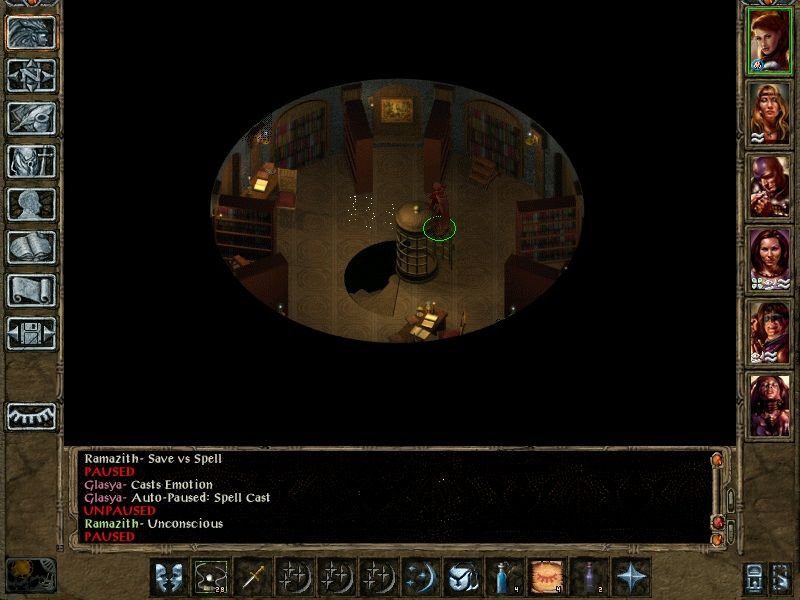Return to game with the dragon head button
Image resolution: width=800 pixels, height=600 pixels.
32,32
